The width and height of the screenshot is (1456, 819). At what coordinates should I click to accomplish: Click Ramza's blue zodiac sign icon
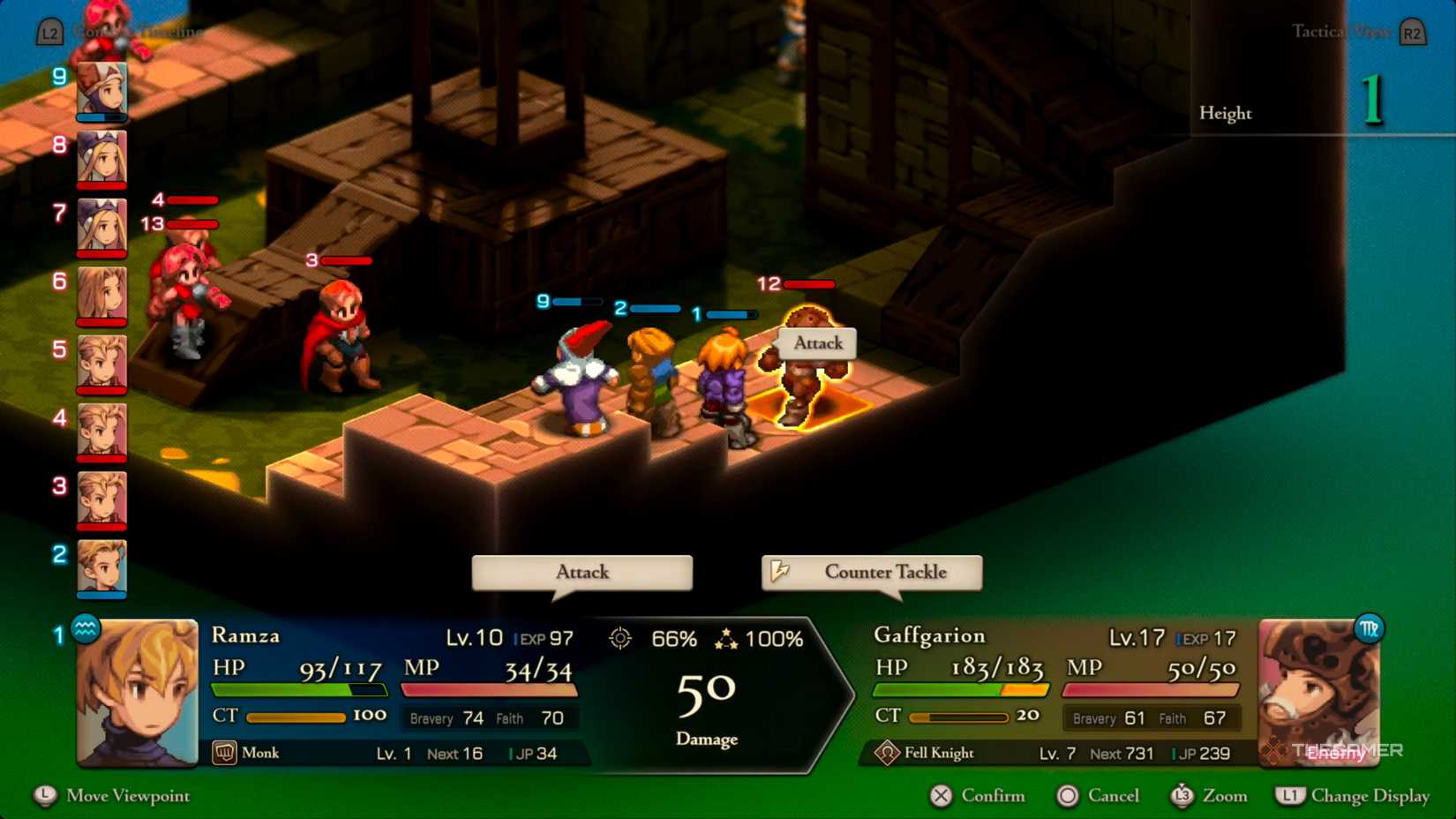pos(86,629)
